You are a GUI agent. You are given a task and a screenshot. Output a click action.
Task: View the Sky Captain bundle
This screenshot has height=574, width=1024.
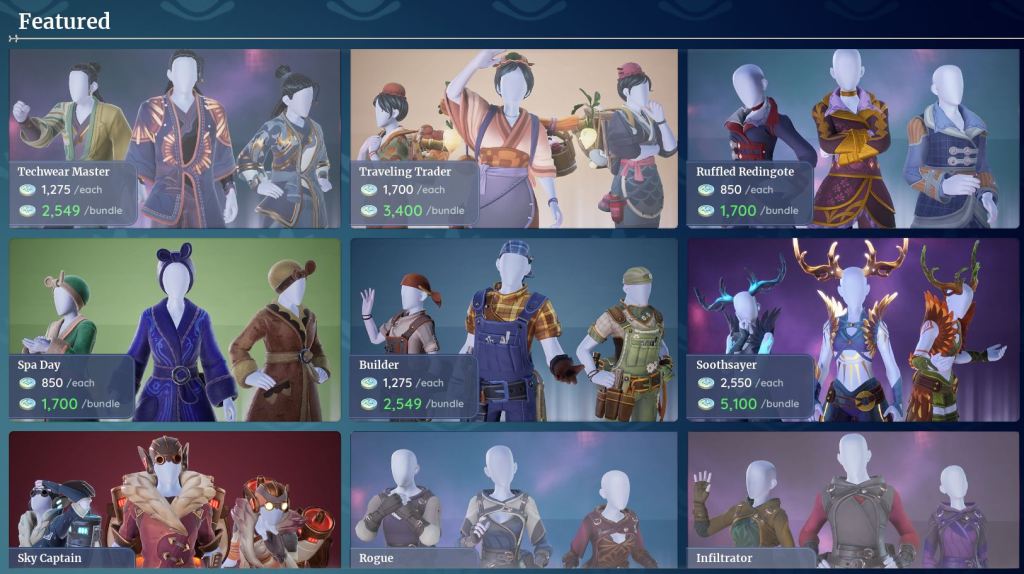pyautogui.click(x=175, y=499)
